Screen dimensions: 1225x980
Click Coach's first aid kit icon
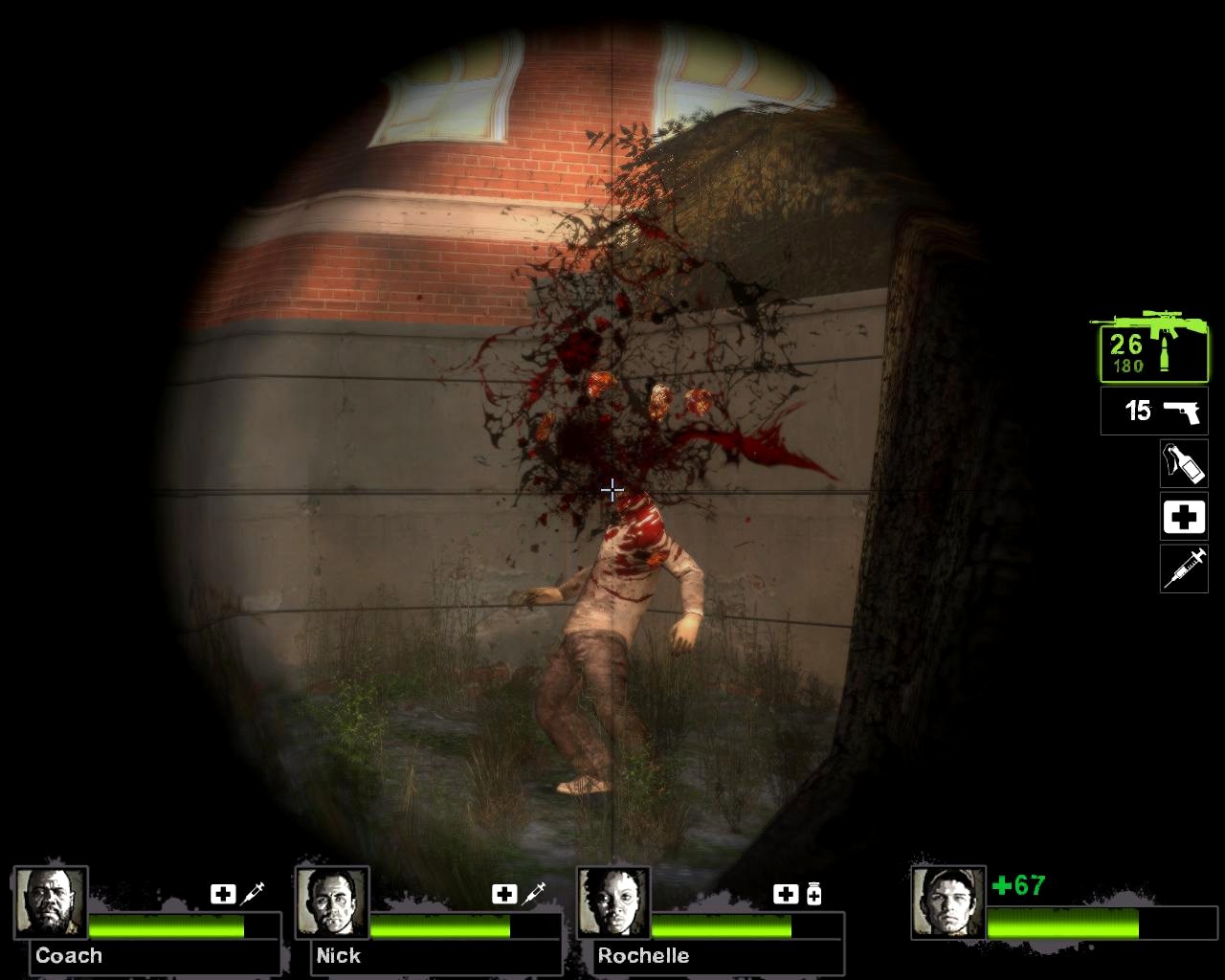pos(223,894)
